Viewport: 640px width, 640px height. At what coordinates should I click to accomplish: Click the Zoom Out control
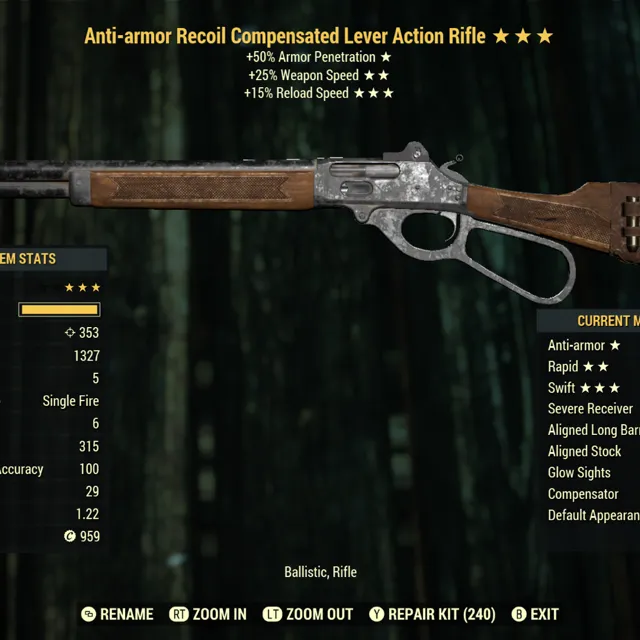307,614
